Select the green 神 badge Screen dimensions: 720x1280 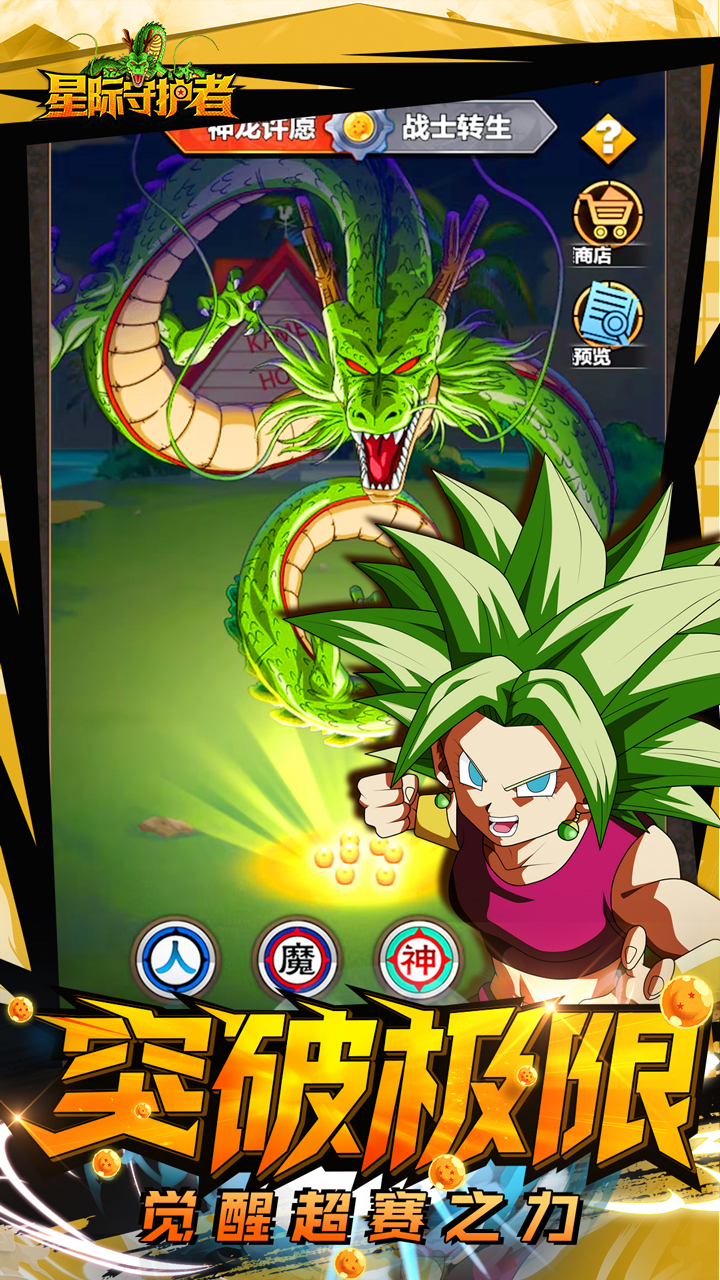(420, 960)
